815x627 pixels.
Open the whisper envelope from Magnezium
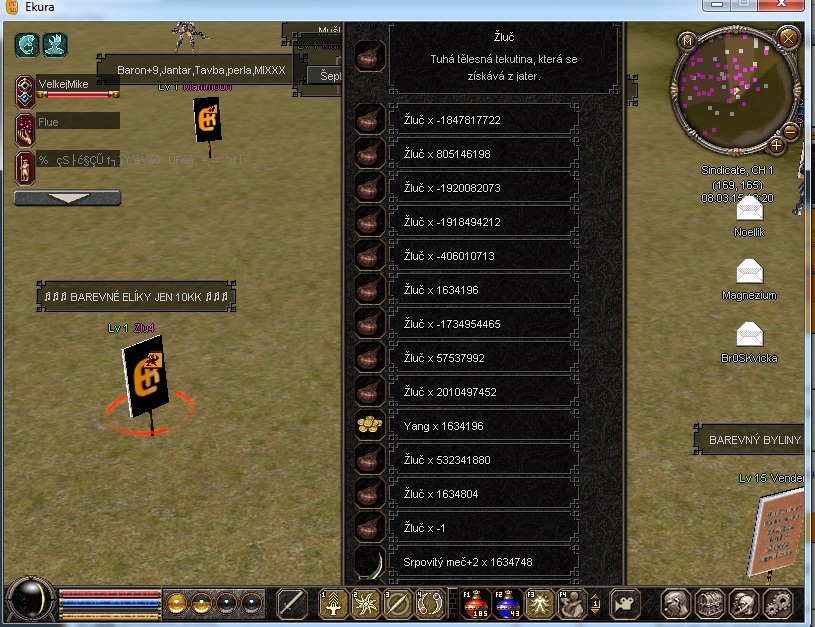749,272
